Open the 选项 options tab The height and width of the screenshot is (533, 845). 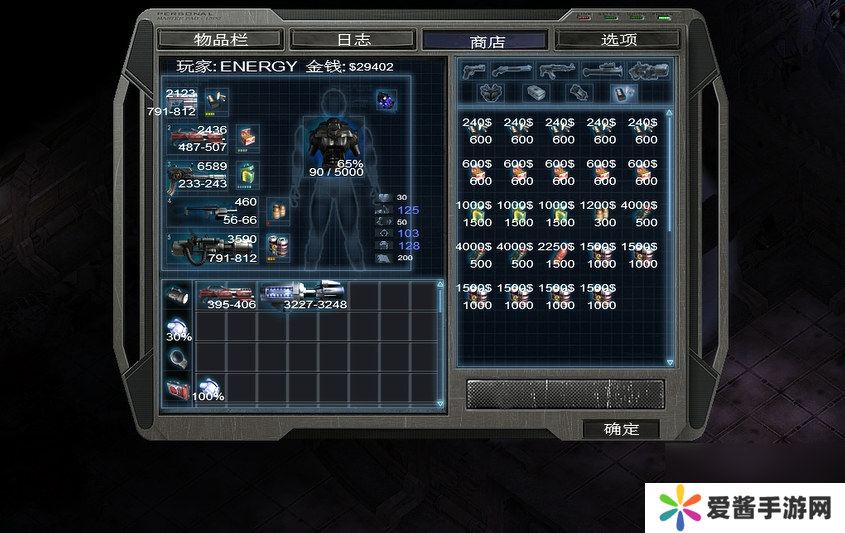coord(618,40)
